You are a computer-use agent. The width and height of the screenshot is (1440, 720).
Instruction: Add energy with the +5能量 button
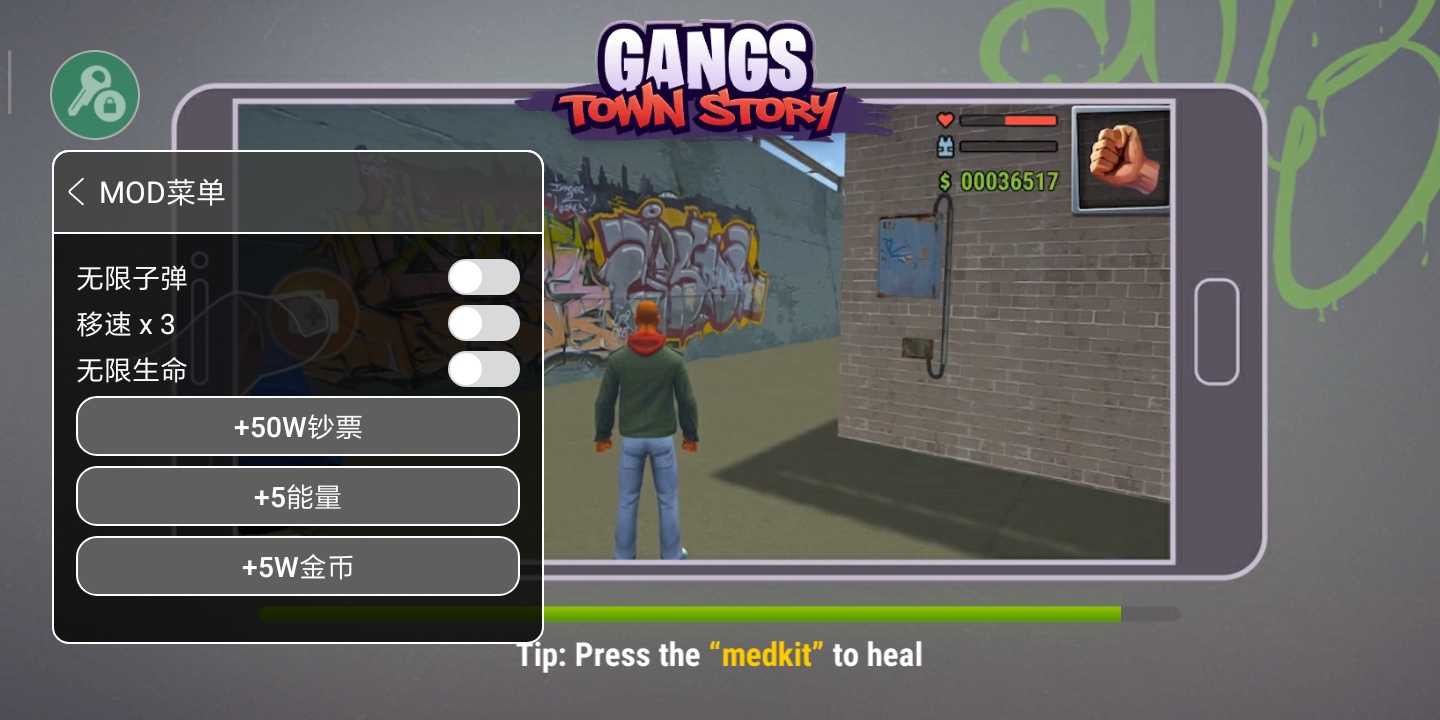(298, 497)
